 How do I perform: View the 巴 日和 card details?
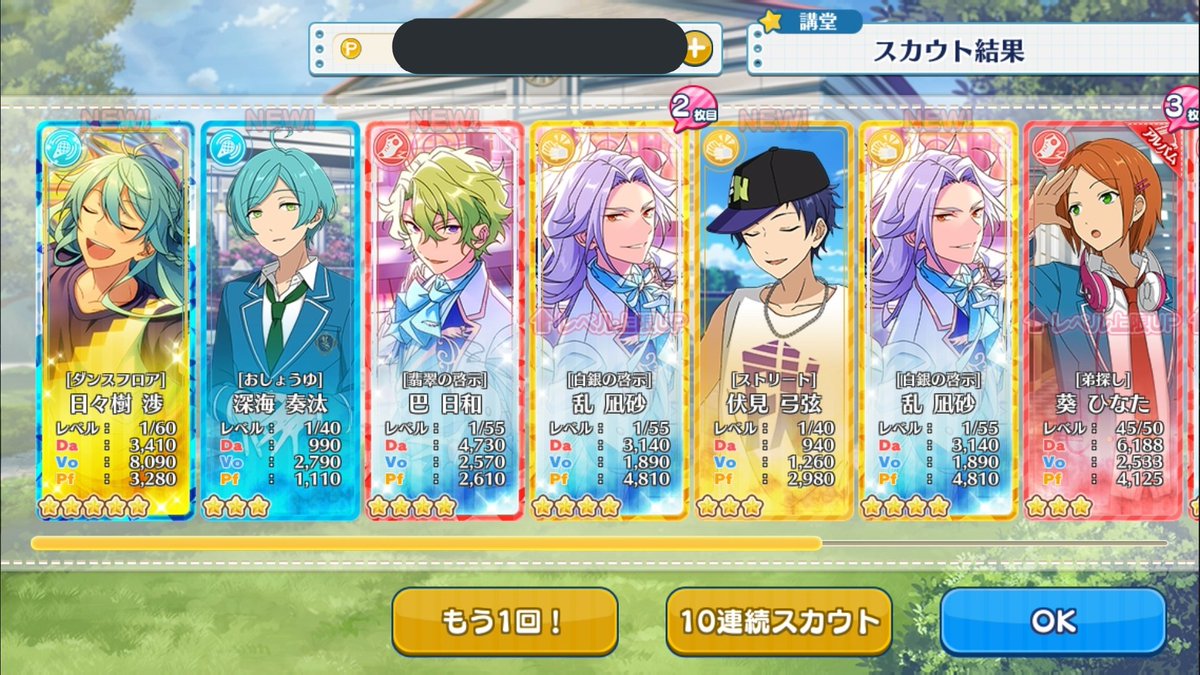[444, 320]
